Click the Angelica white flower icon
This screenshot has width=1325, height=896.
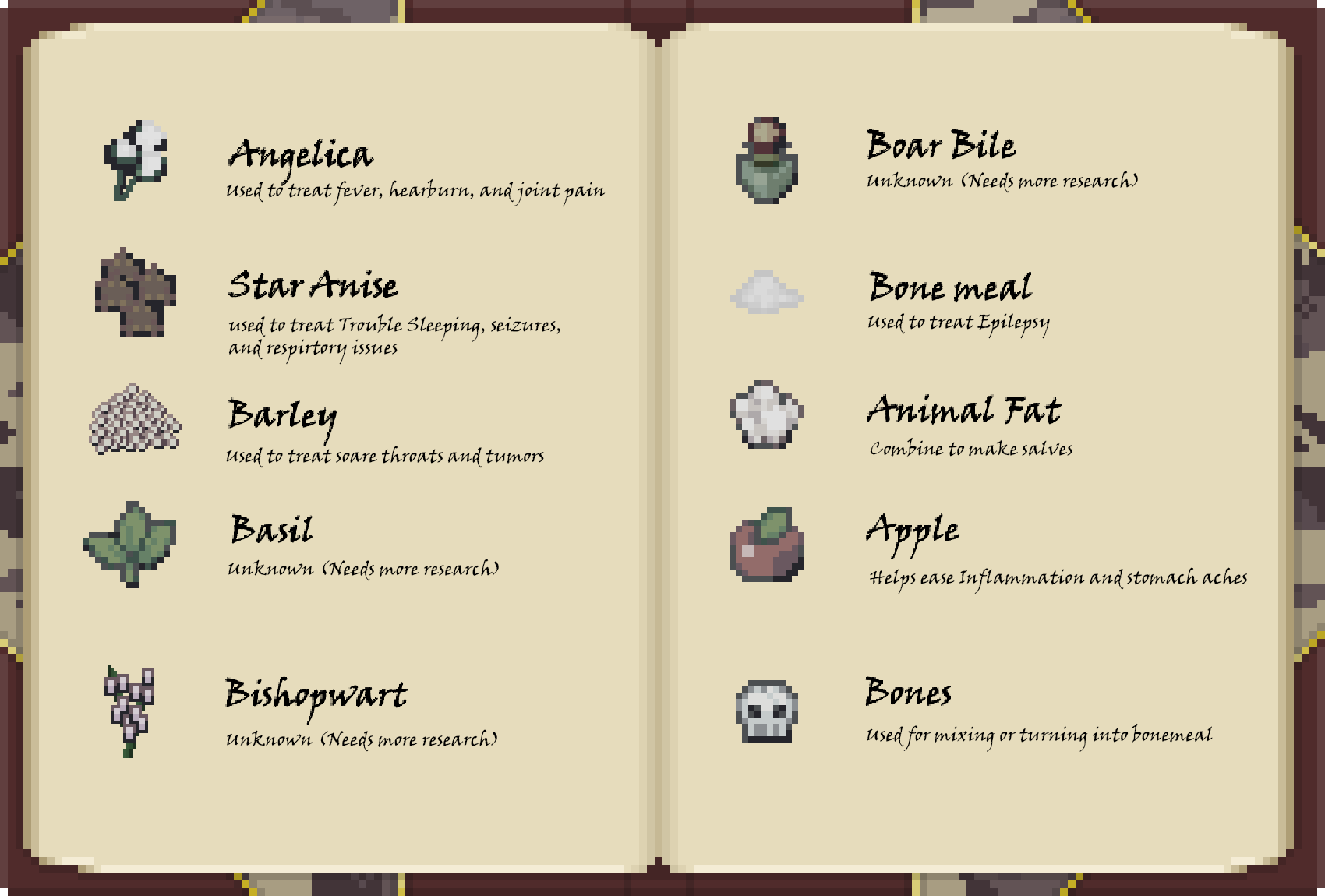point(136,160)
